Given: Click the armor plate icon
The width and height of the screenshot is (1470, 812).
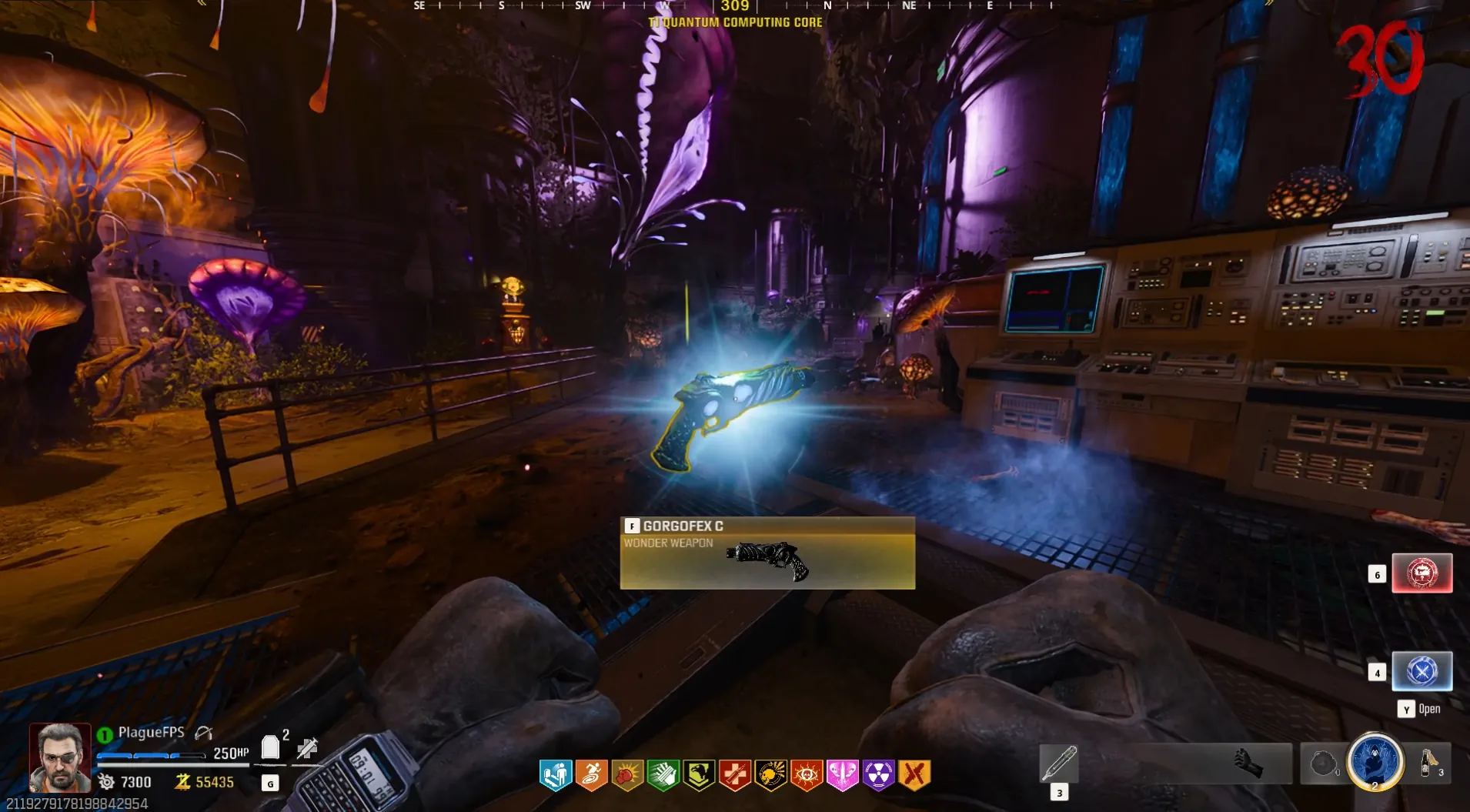Looking at the screenshot, I should coord(270,747).
